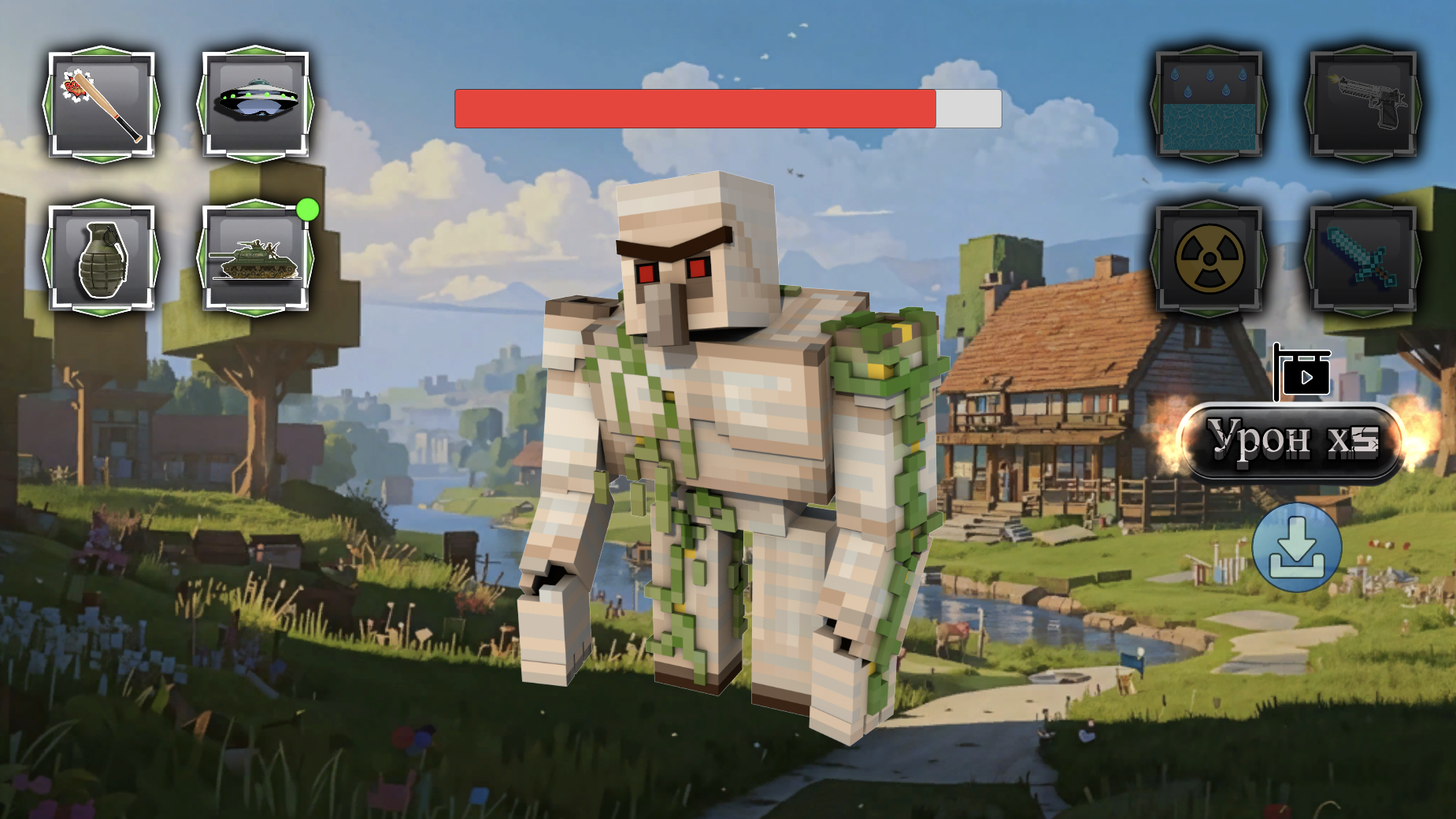Image resolution: width=1456 pixels, height=819 pixels.
Task: Switch on the highlighted weapon notification
Action: click(307, 209)
